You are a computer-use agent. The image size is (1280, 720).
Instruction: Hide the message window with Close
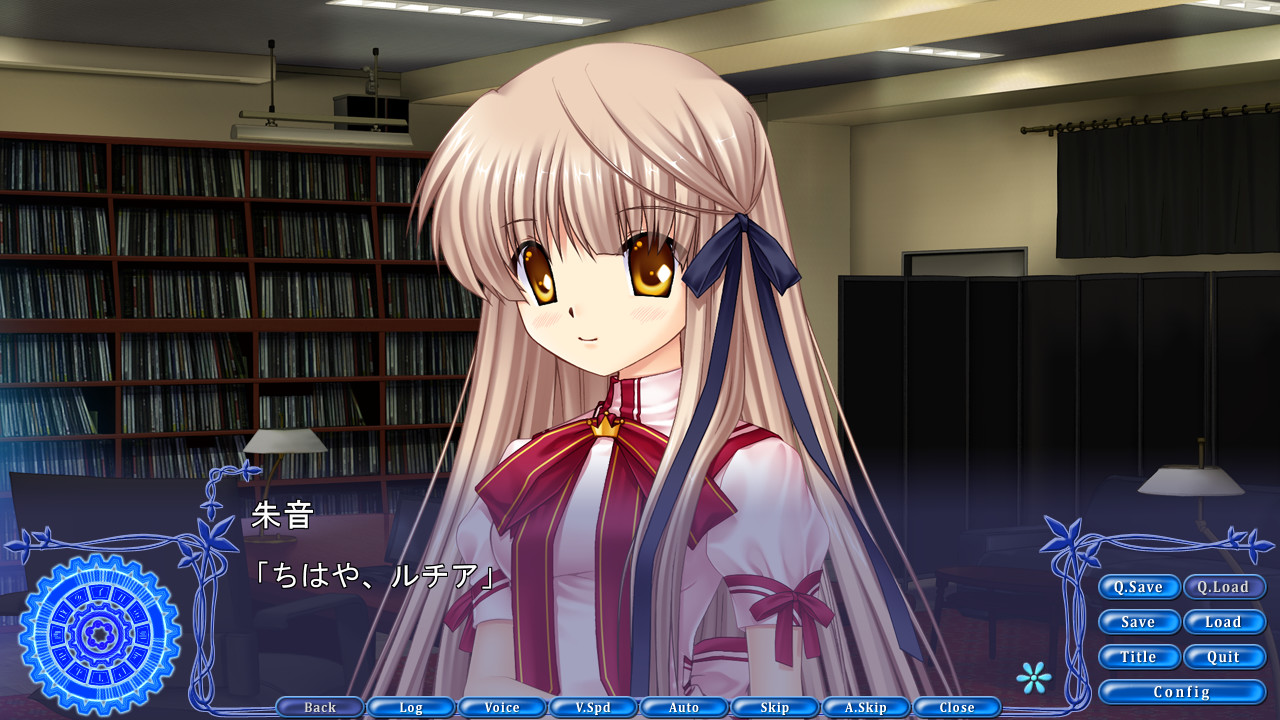pos(956,707)
